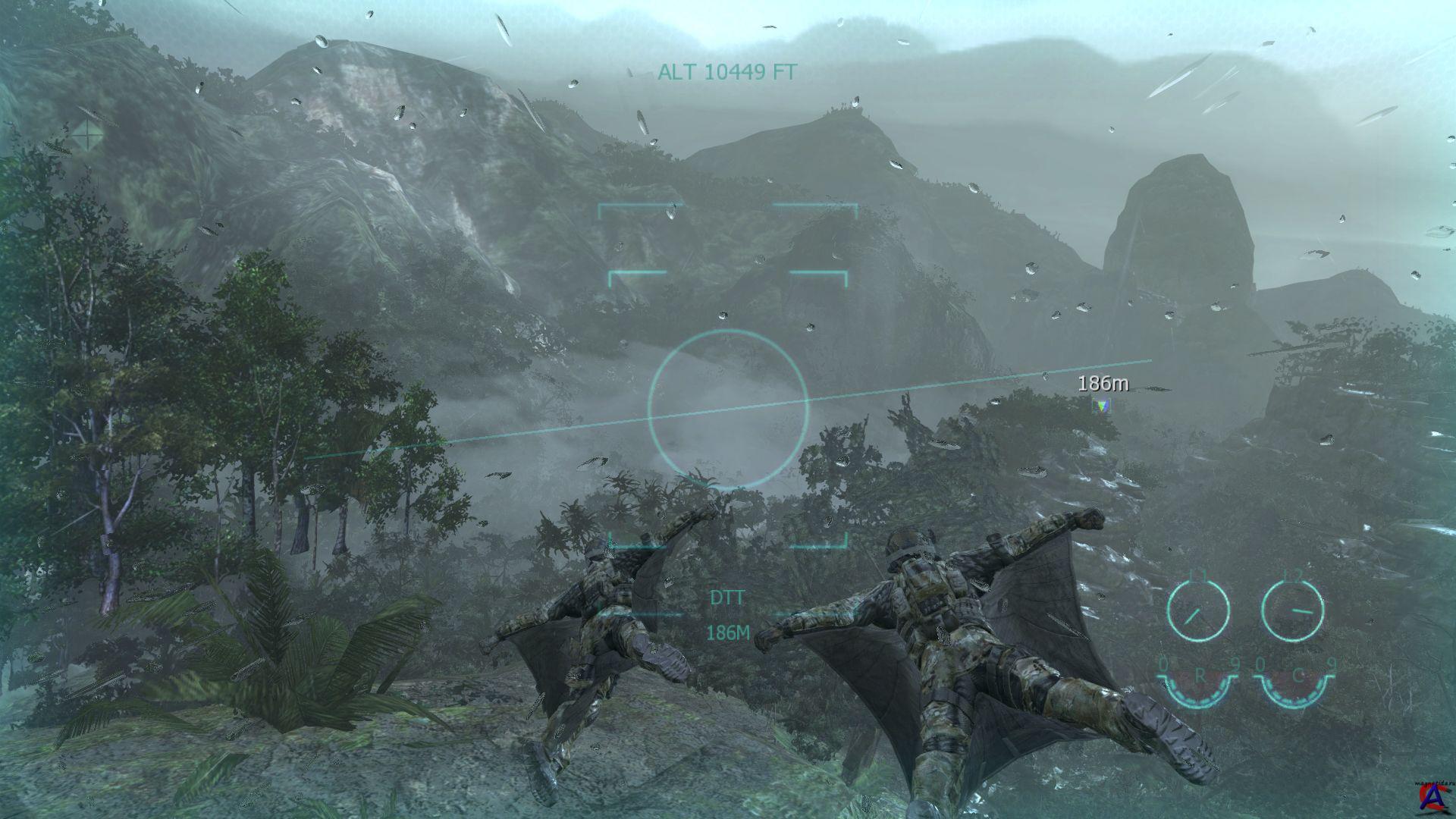Select the 186m objective waypoint marker
Viewport: 1456px width, 819px height.
(1101, 406)
